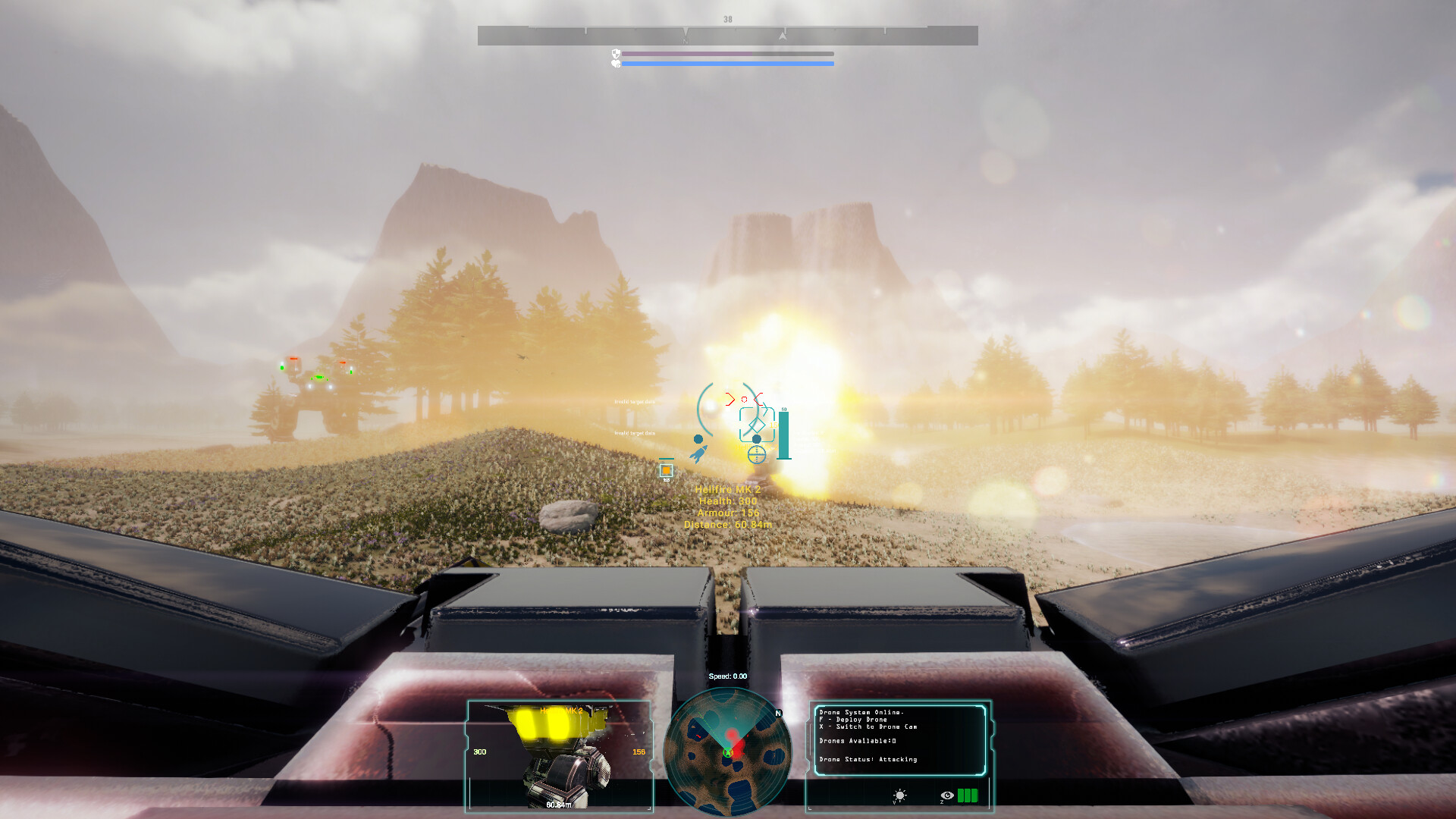Screen dimensions: 1456x819
Task: Click the eye vision-mode icon labeled Z
Action: 946,795
